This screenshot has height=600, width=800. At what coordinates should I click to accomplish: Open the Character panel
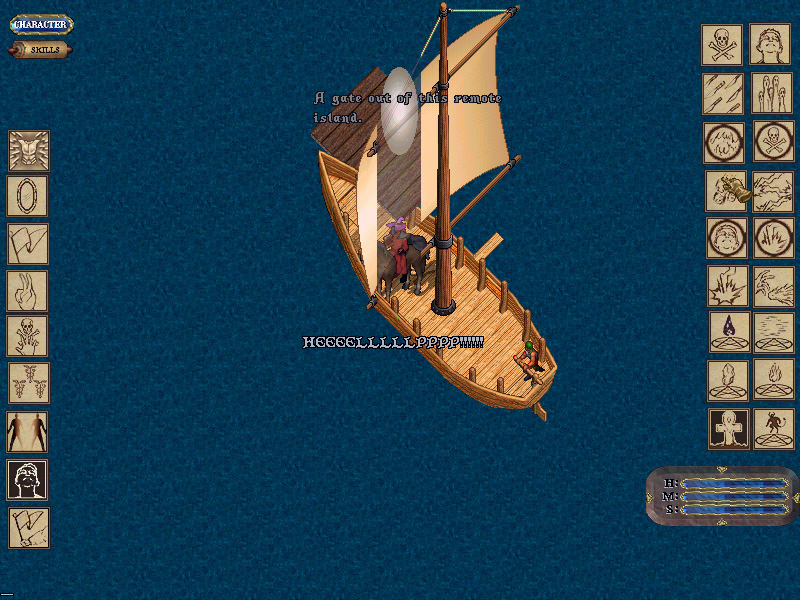[x=41, y=24]
